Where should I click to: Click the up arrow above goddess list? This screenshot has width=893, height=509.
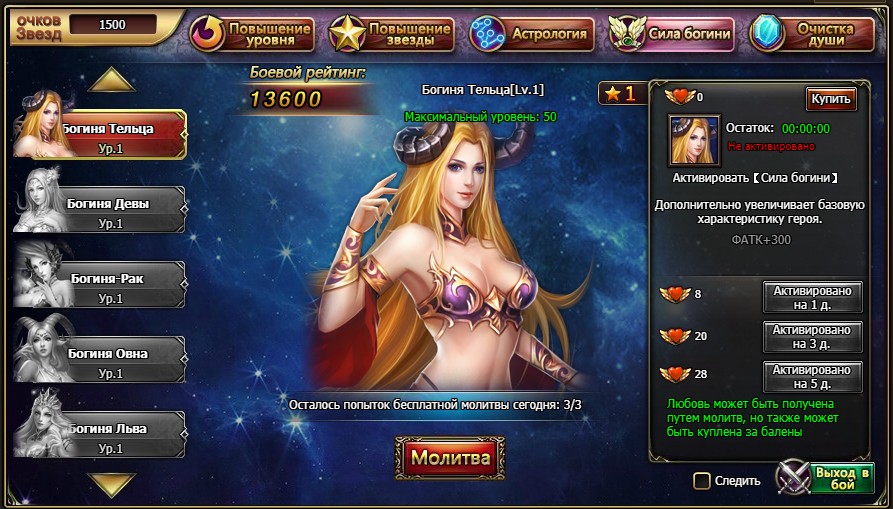pyautogui.click(x=111, y=79)
